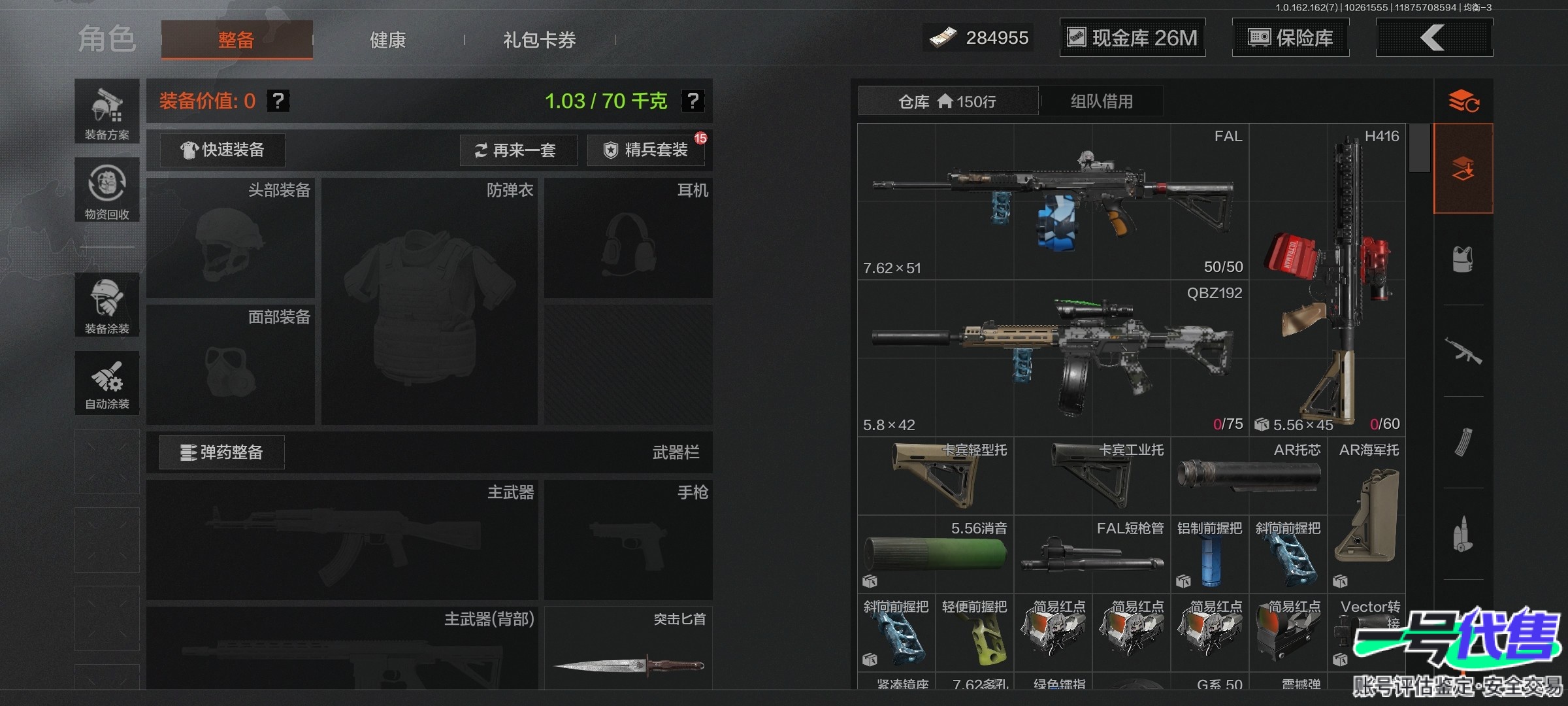Click the 快速装备 quick equip button
The height and width of the screenshot is (706, 1568).
[222, 150]
